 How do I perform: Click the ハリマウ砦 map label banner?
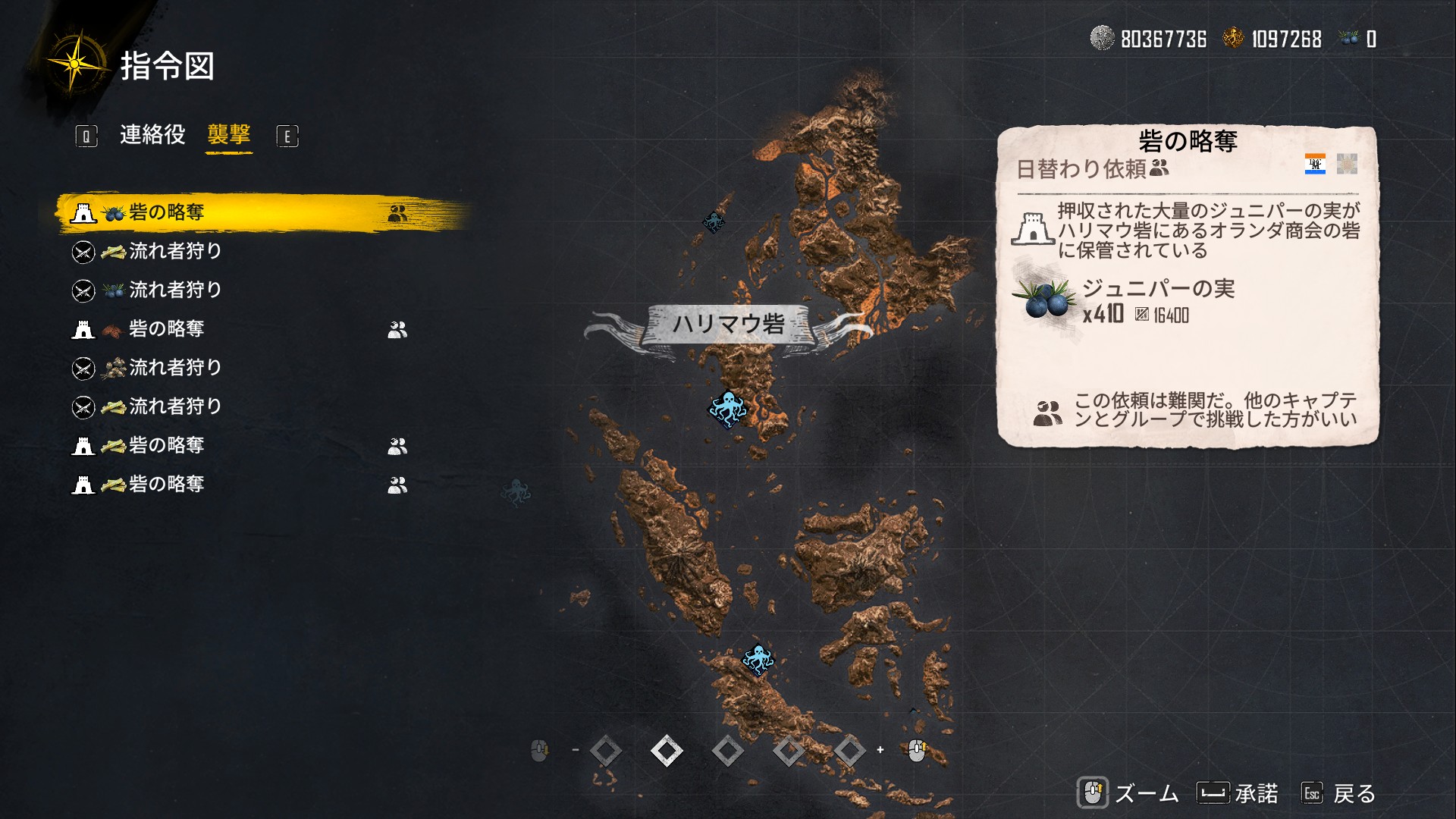[728, 325]
